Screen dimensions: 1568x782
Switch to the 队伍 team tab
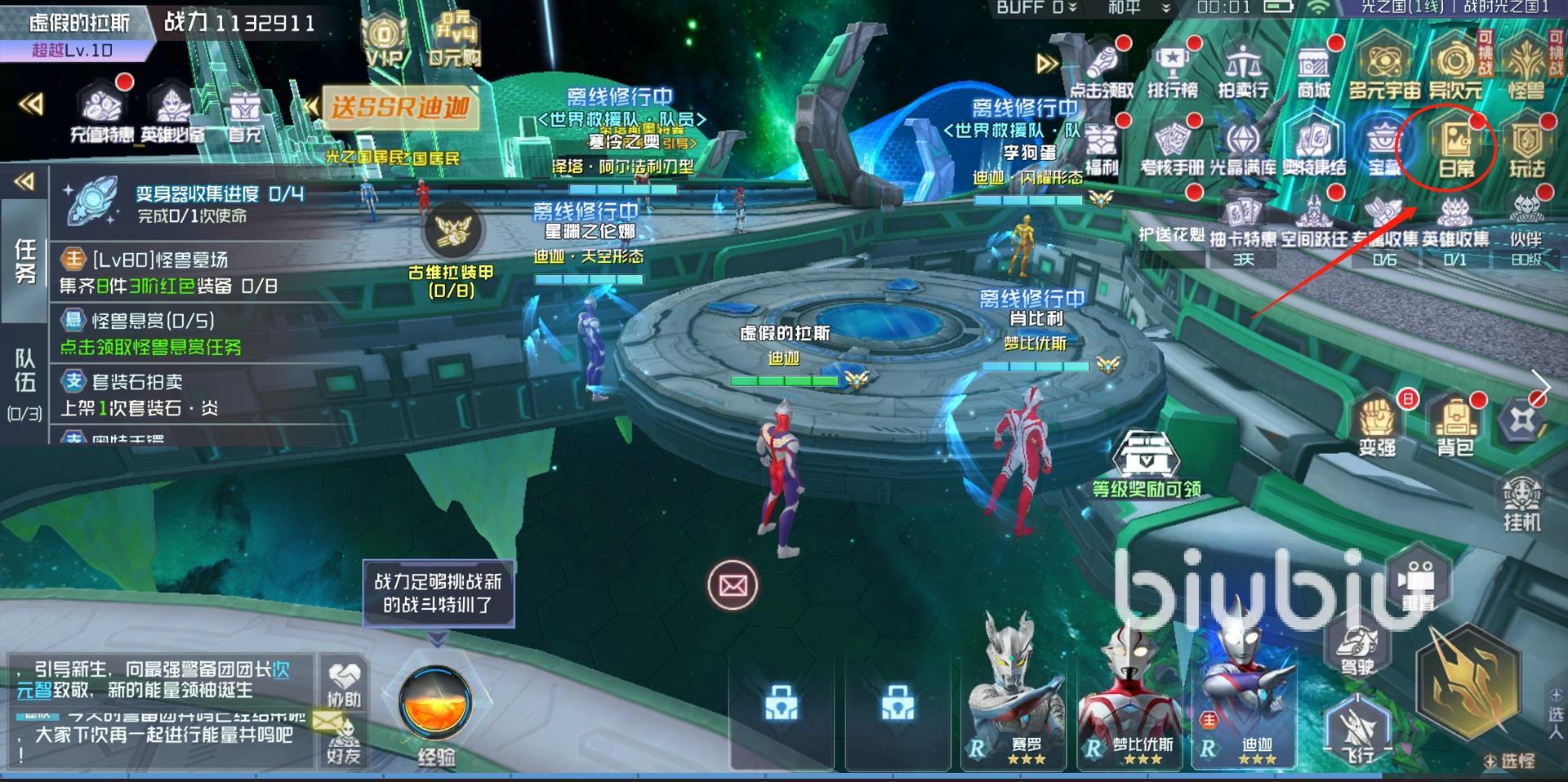pos(24,380)
